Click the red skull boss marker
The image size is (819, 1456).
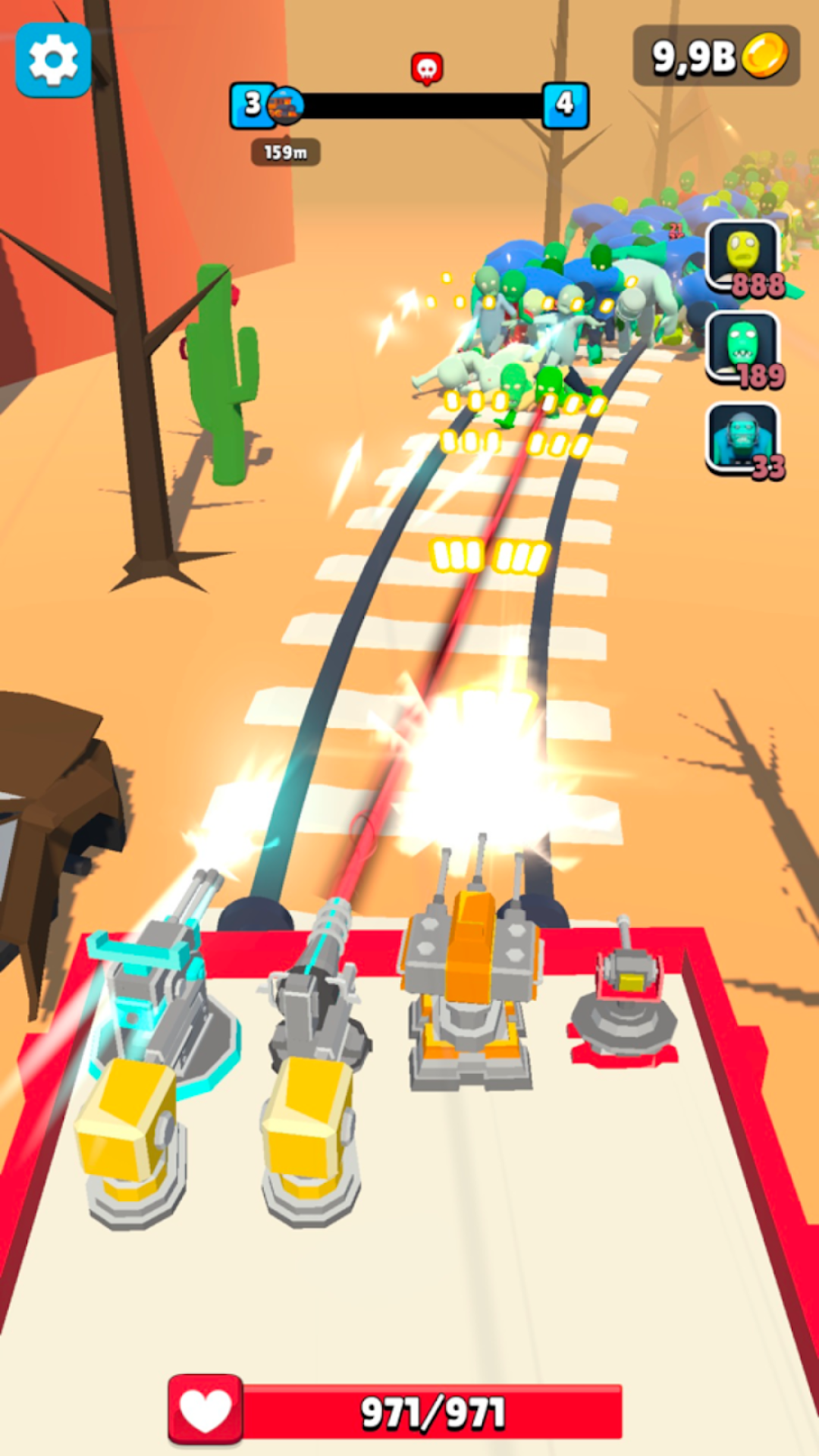click(427, 68)
